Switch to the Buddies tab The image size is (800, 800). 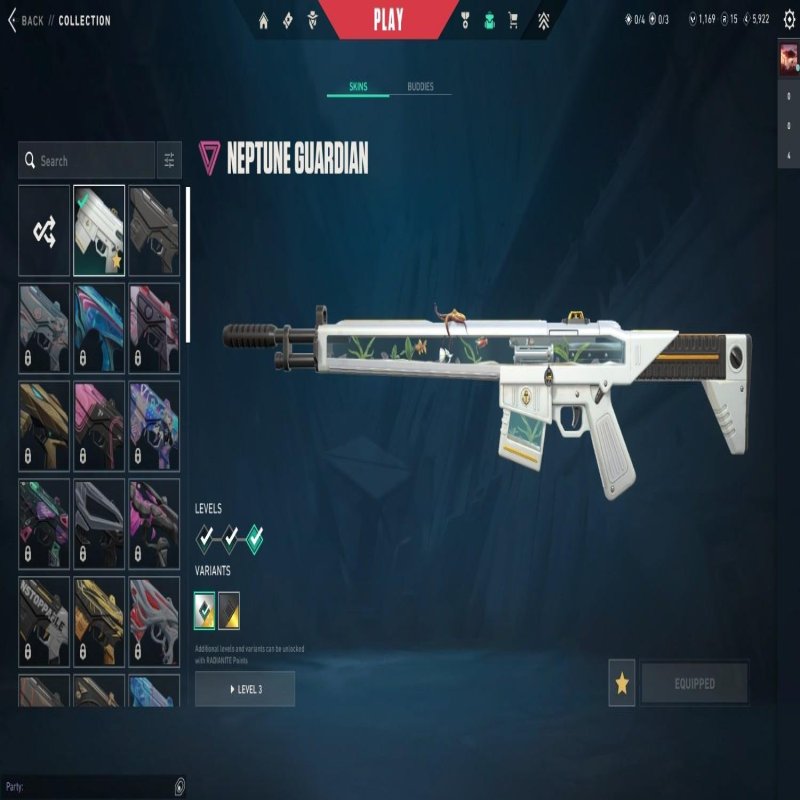click(420, 87)
